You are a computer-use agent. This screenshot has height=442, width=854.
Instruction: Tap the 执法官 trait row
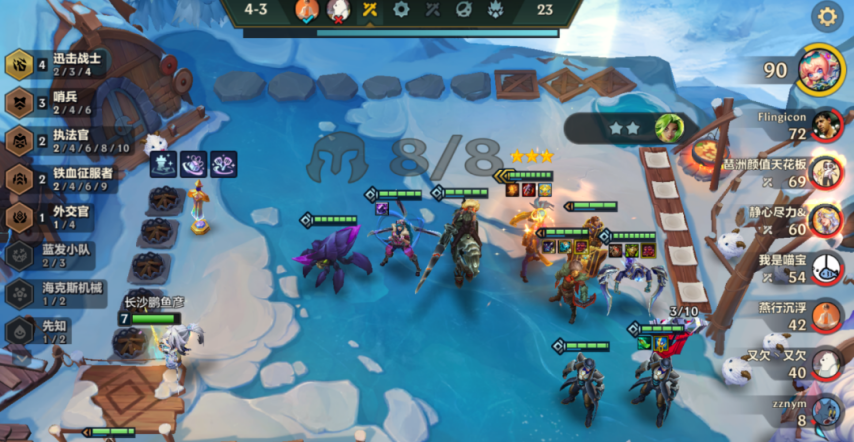60,141
